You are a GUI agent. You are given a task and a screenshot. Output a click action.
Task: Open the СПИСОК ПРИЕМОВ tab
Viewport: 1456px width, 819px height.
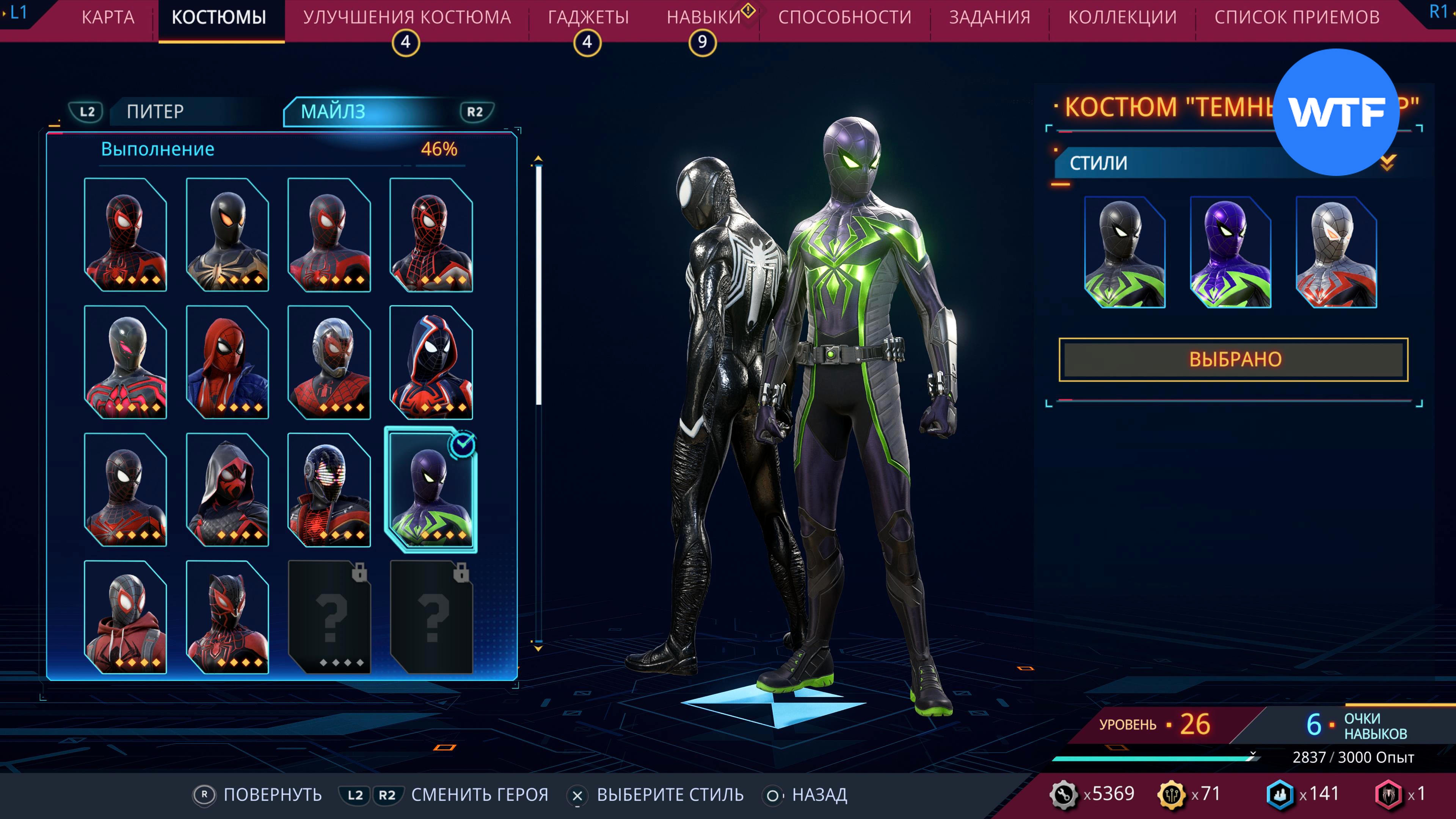[1297, 17]
